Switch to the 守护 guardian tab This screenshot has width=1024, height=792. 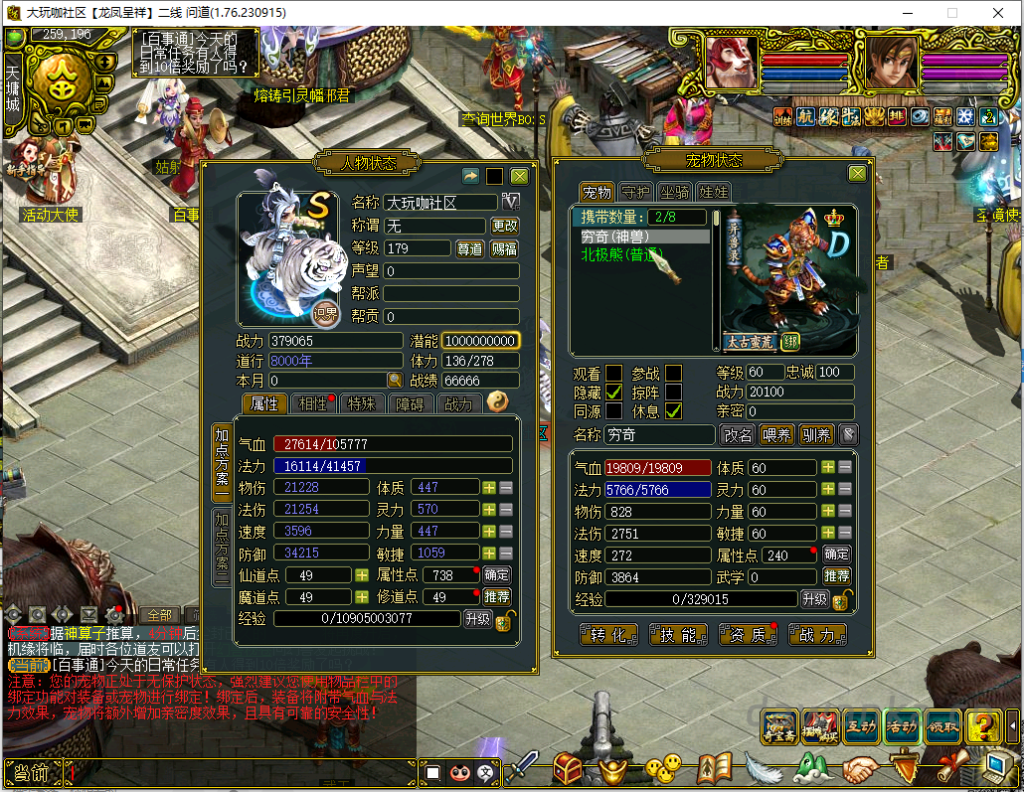click(x=635, y=192)
